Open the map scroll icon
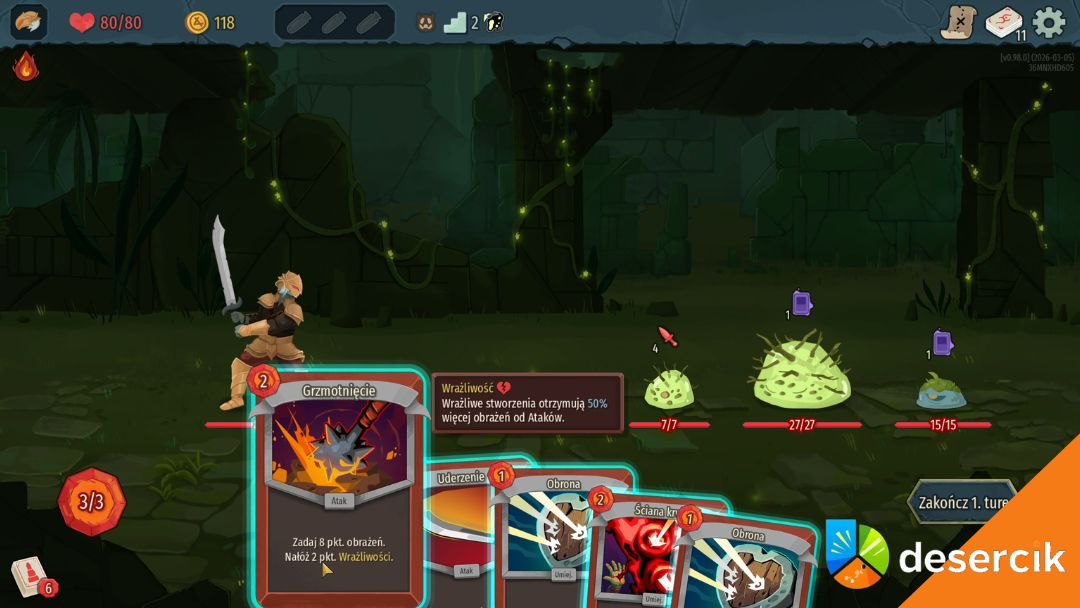 tap(957, 22)
